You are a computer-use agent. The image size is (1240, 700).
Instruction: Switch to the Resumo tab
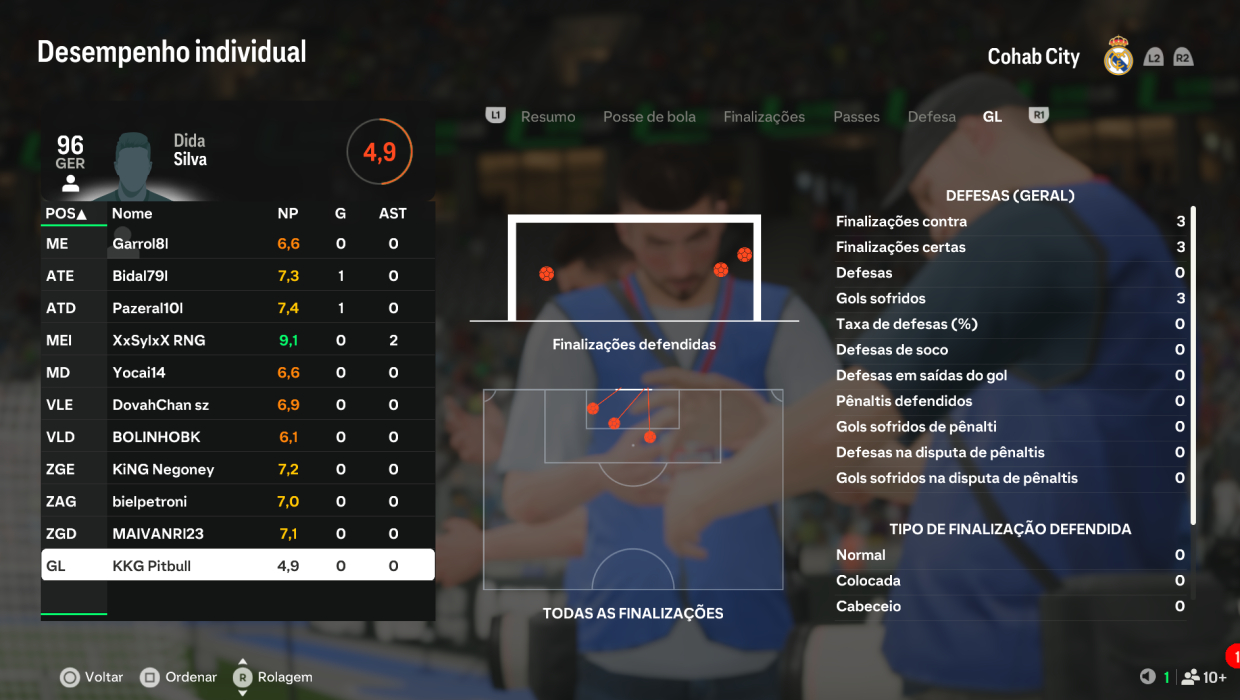pos(548,117)
